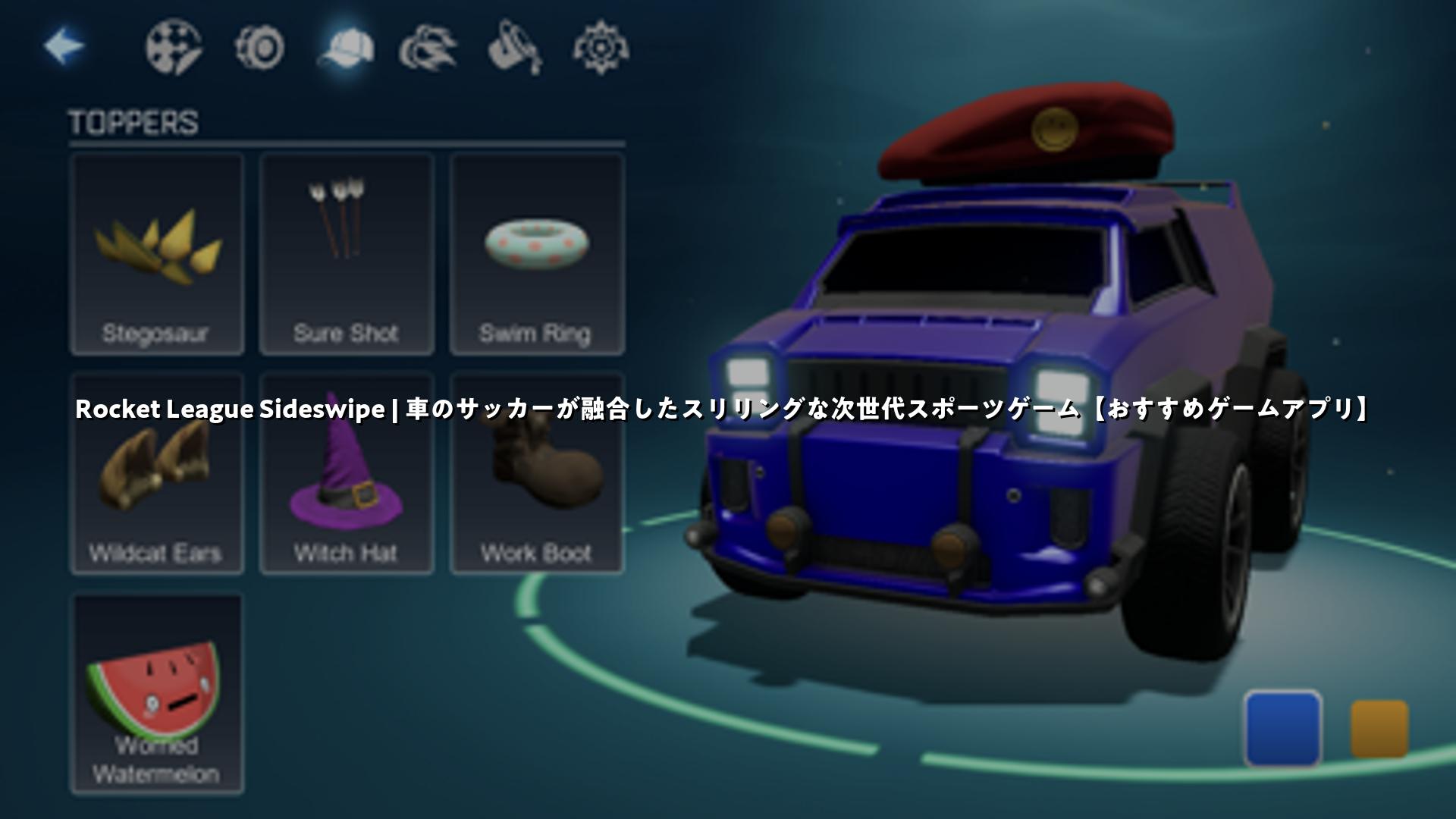Open the rocket boost tab
Viewport: 1456px width, 819px height.
428,49
